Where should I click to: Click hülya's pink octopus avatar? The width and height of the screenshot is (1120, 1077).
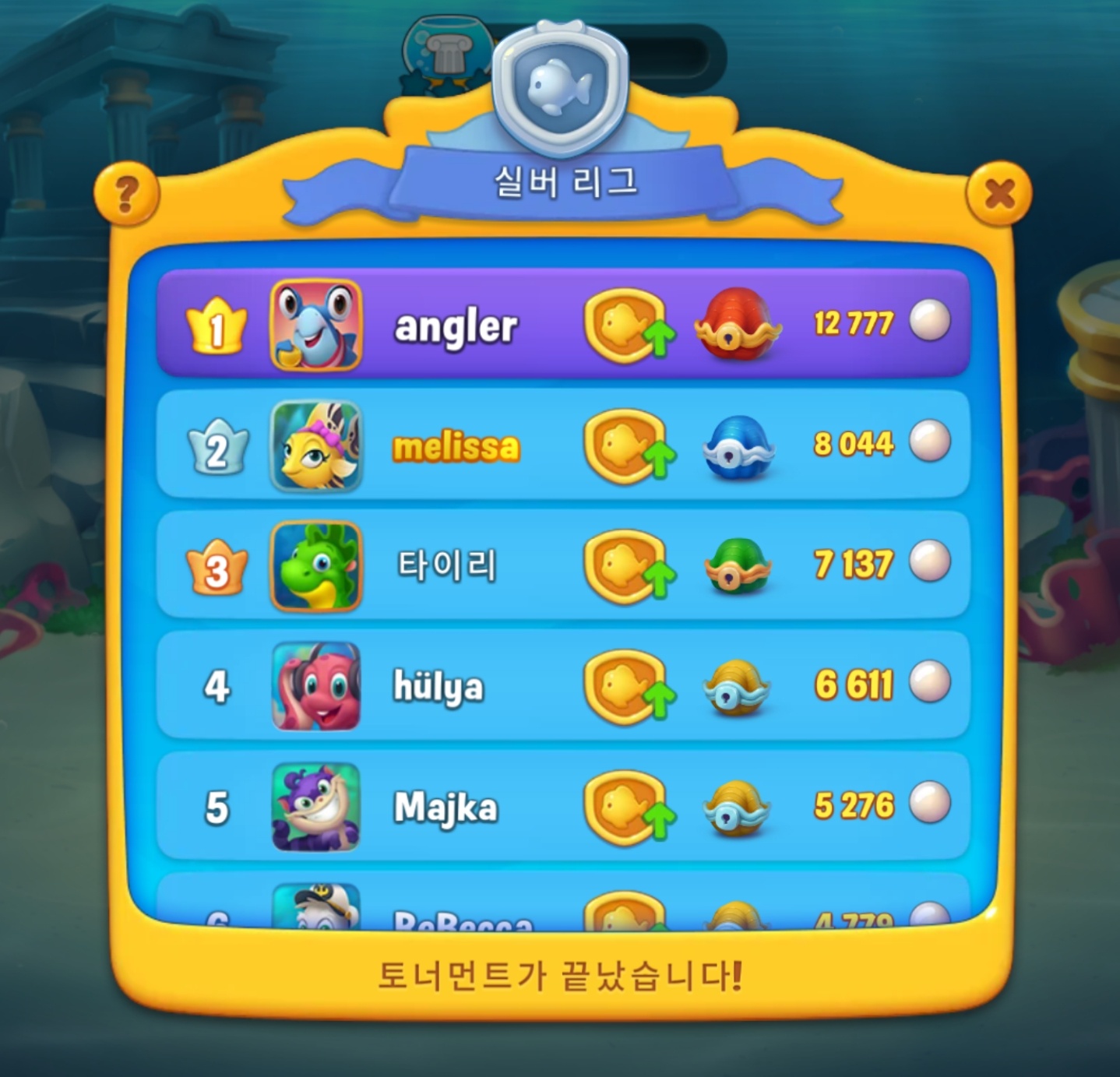click(316, 686)
